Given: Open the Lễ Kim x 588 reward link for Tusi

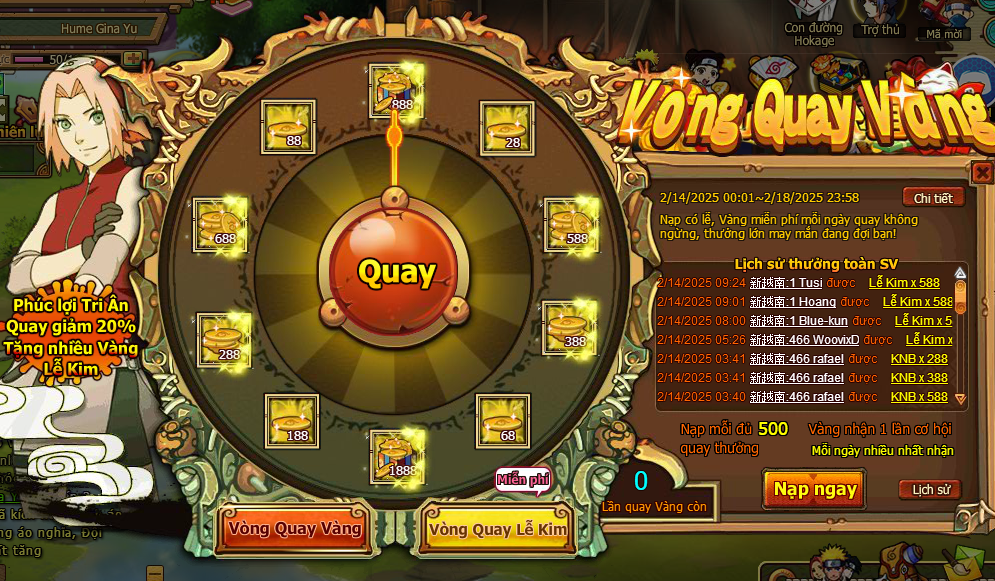Looking at the screenshot, I should coord(904,283).
